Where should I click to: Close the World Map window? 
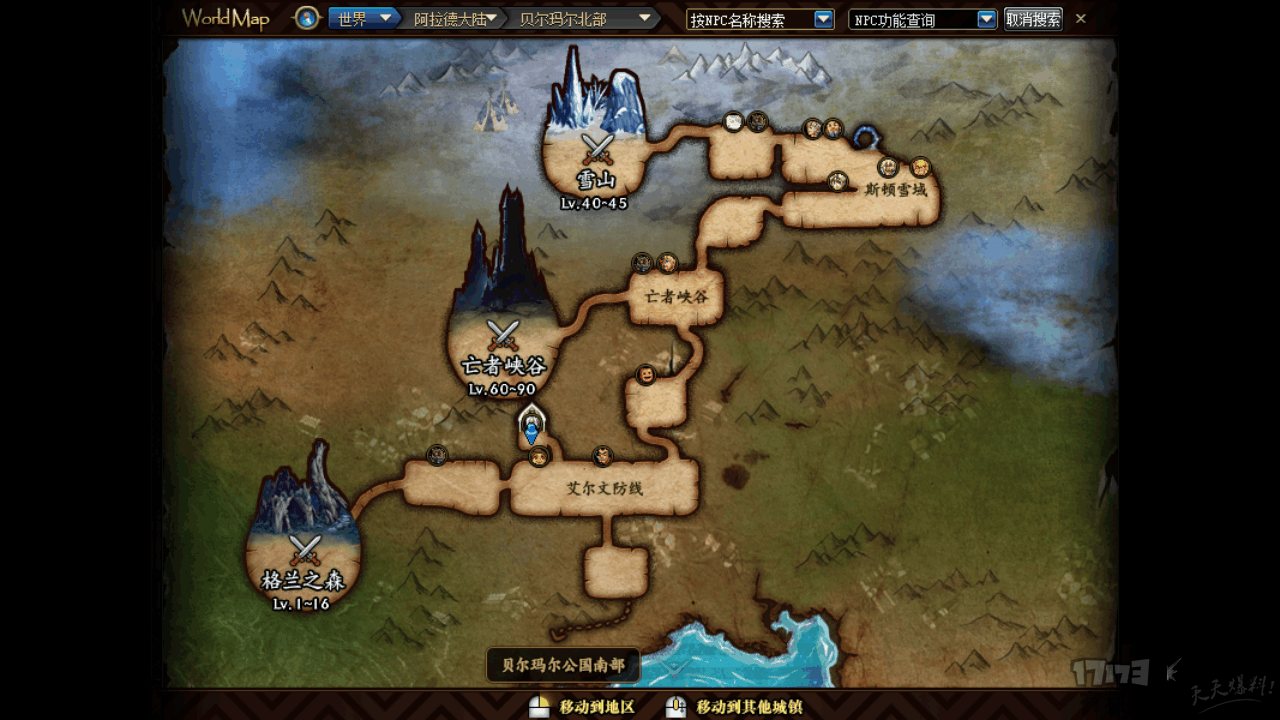[x=1081, y=19]
